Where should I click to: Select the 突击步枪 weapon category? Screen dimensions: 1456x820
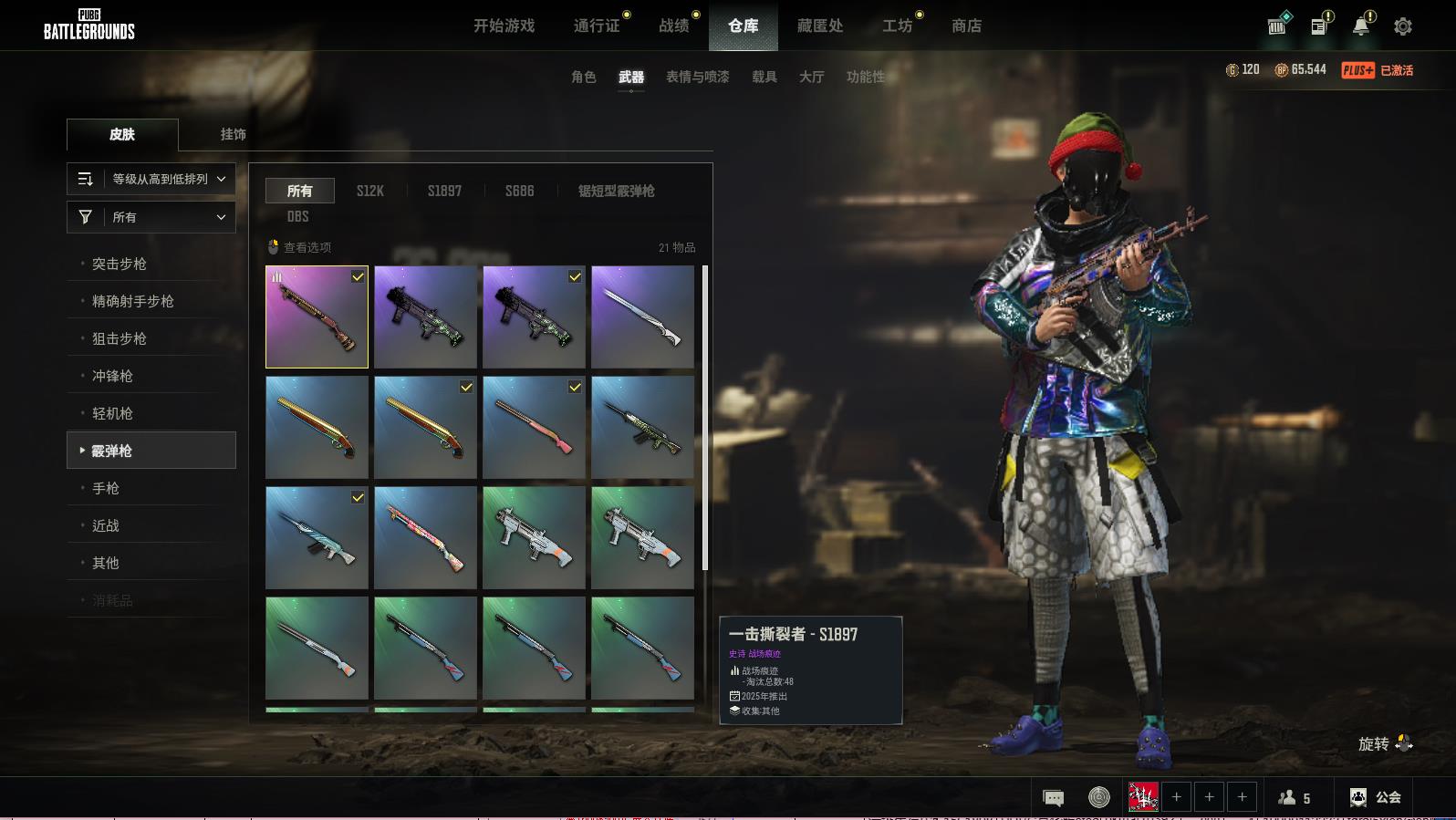coord(120,264)
